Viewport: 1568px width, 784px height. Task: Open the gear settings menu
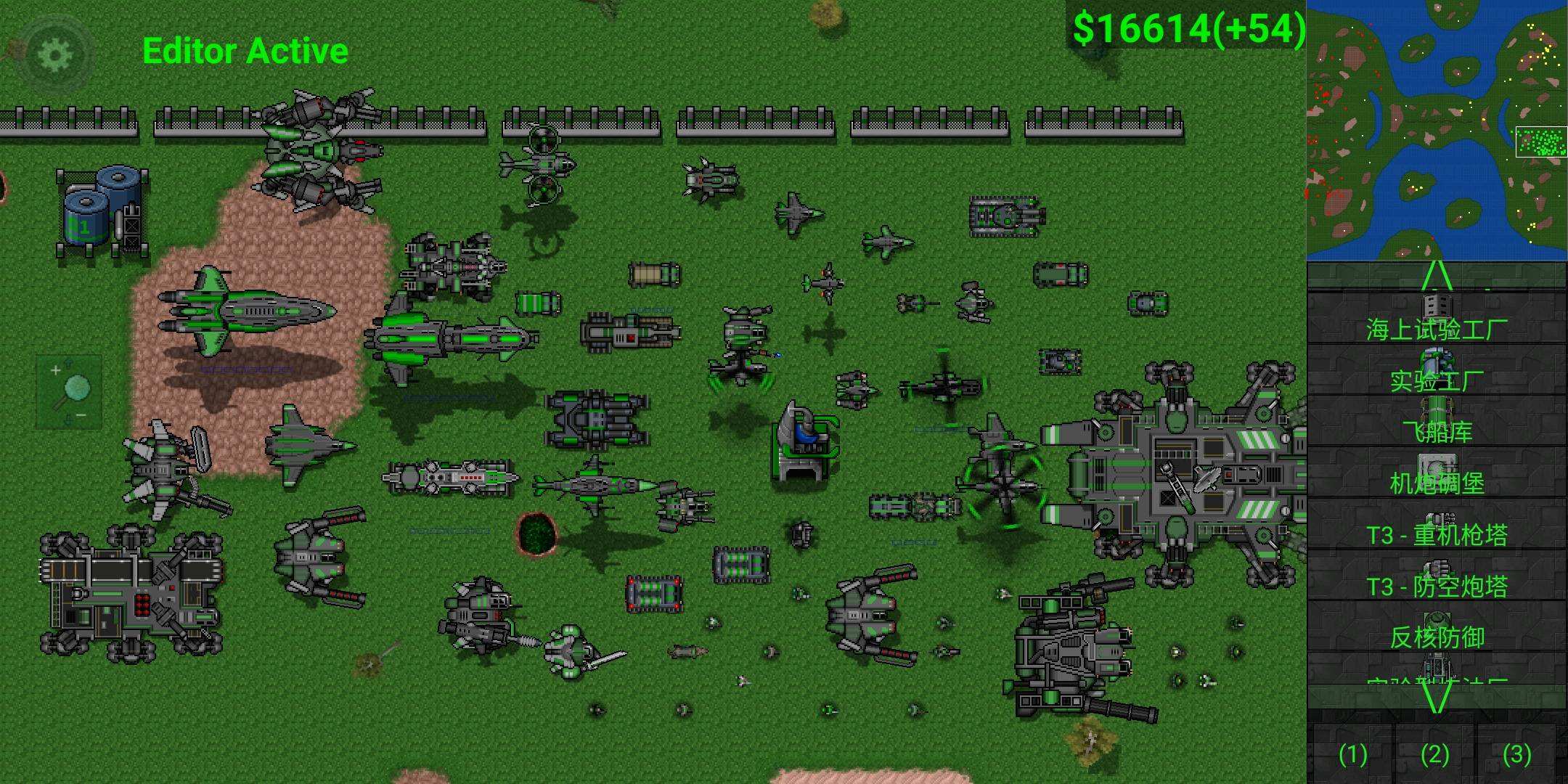tap(55, 54)
